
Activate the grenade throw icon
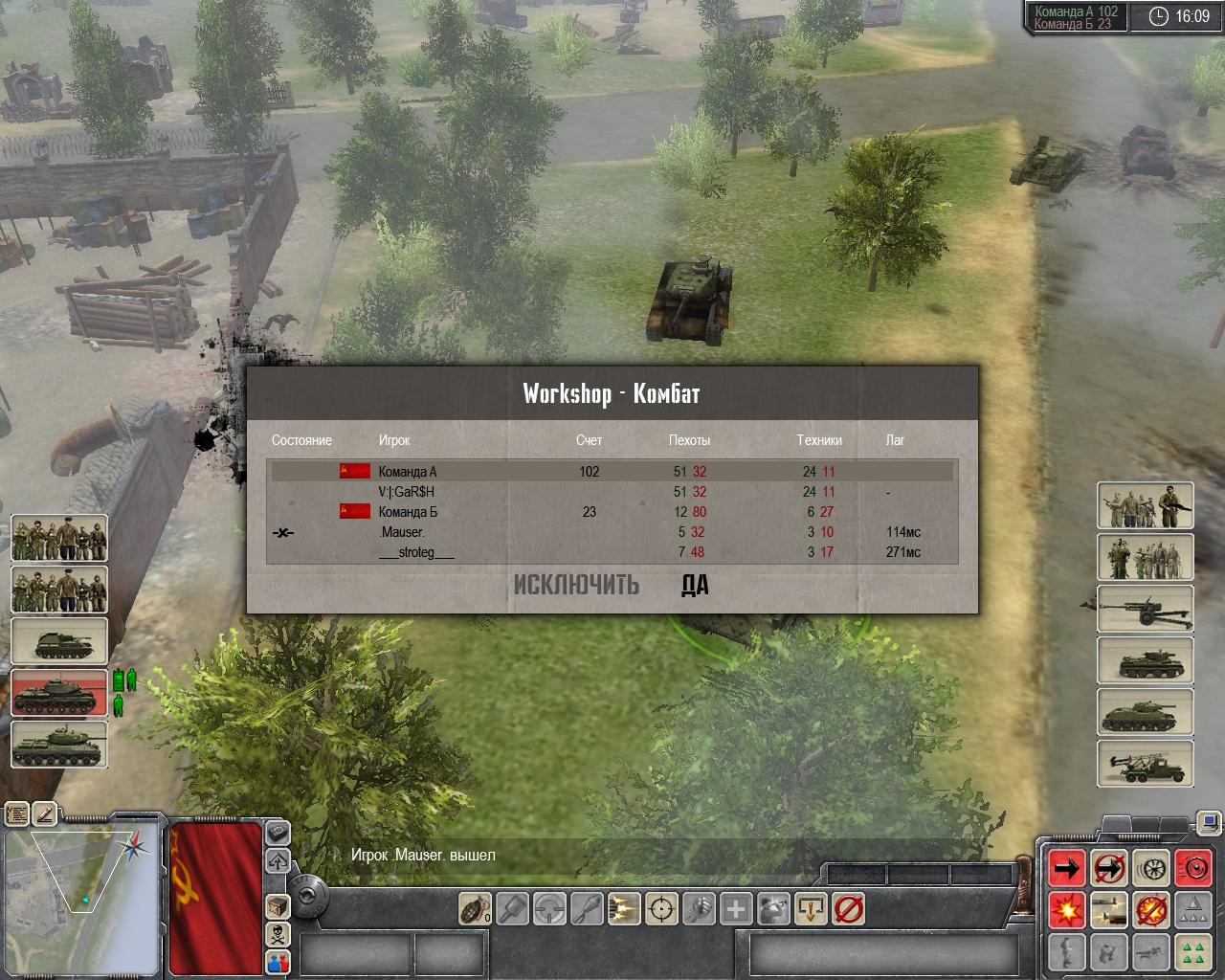click(x=474, y=907)
